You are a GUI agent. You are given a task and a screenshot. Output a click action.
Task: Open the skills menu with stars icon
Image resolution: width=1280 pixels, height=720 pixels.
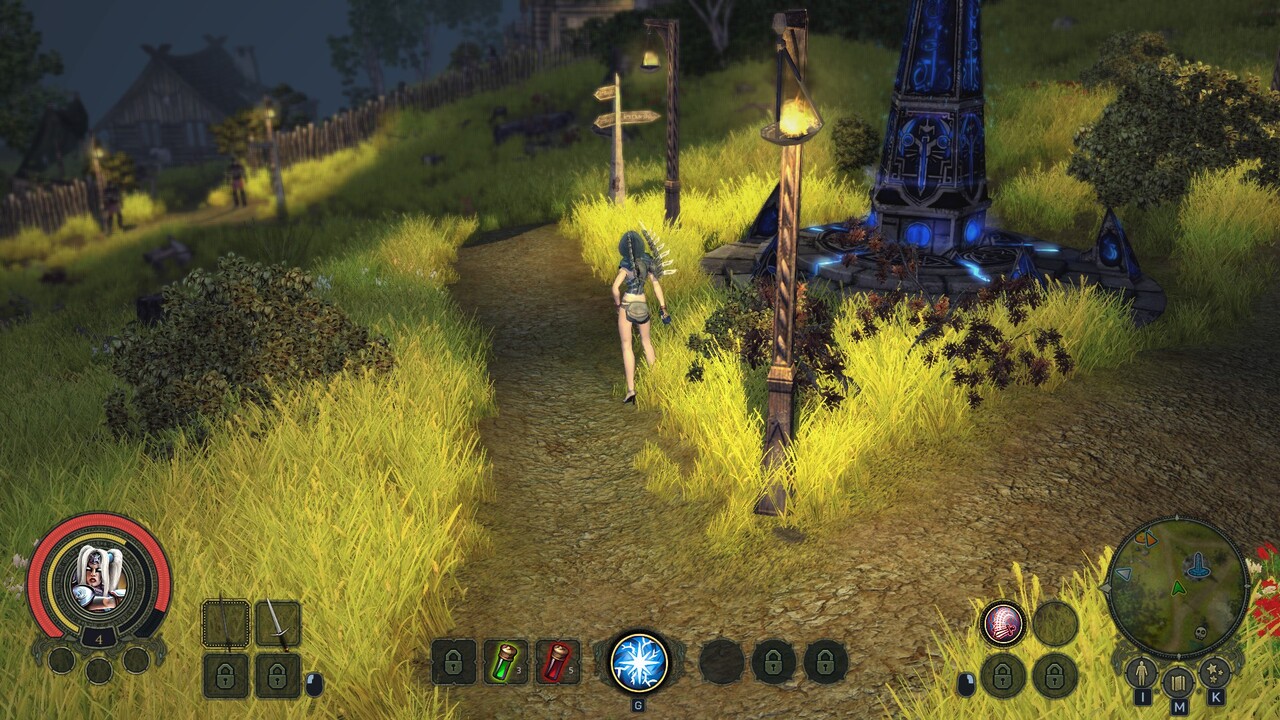pos(1215,673)
